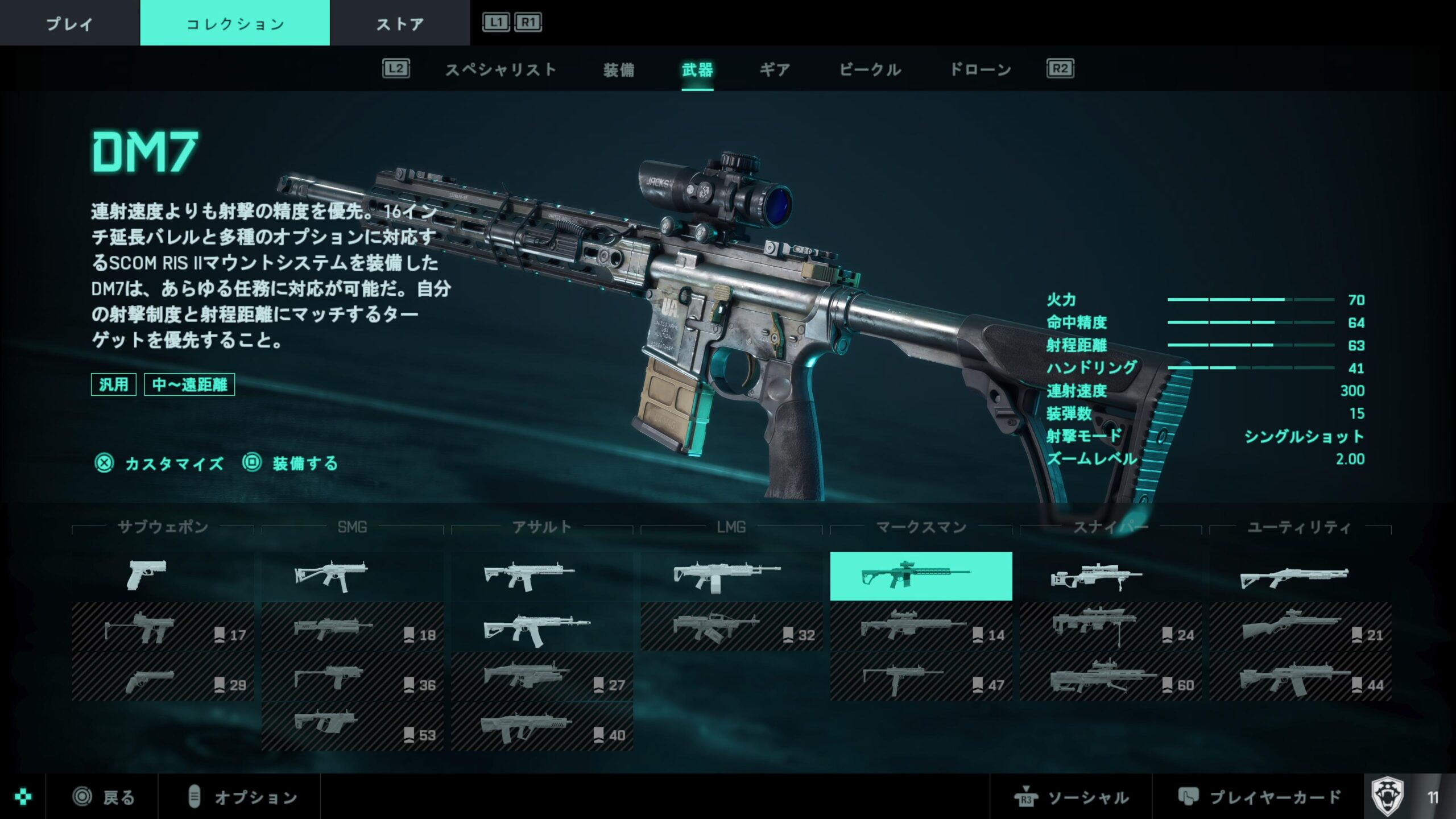This screenshot has width=1456, height=819.
Task: Open the プレイヤーカード panel
Action: (1259, 797)
